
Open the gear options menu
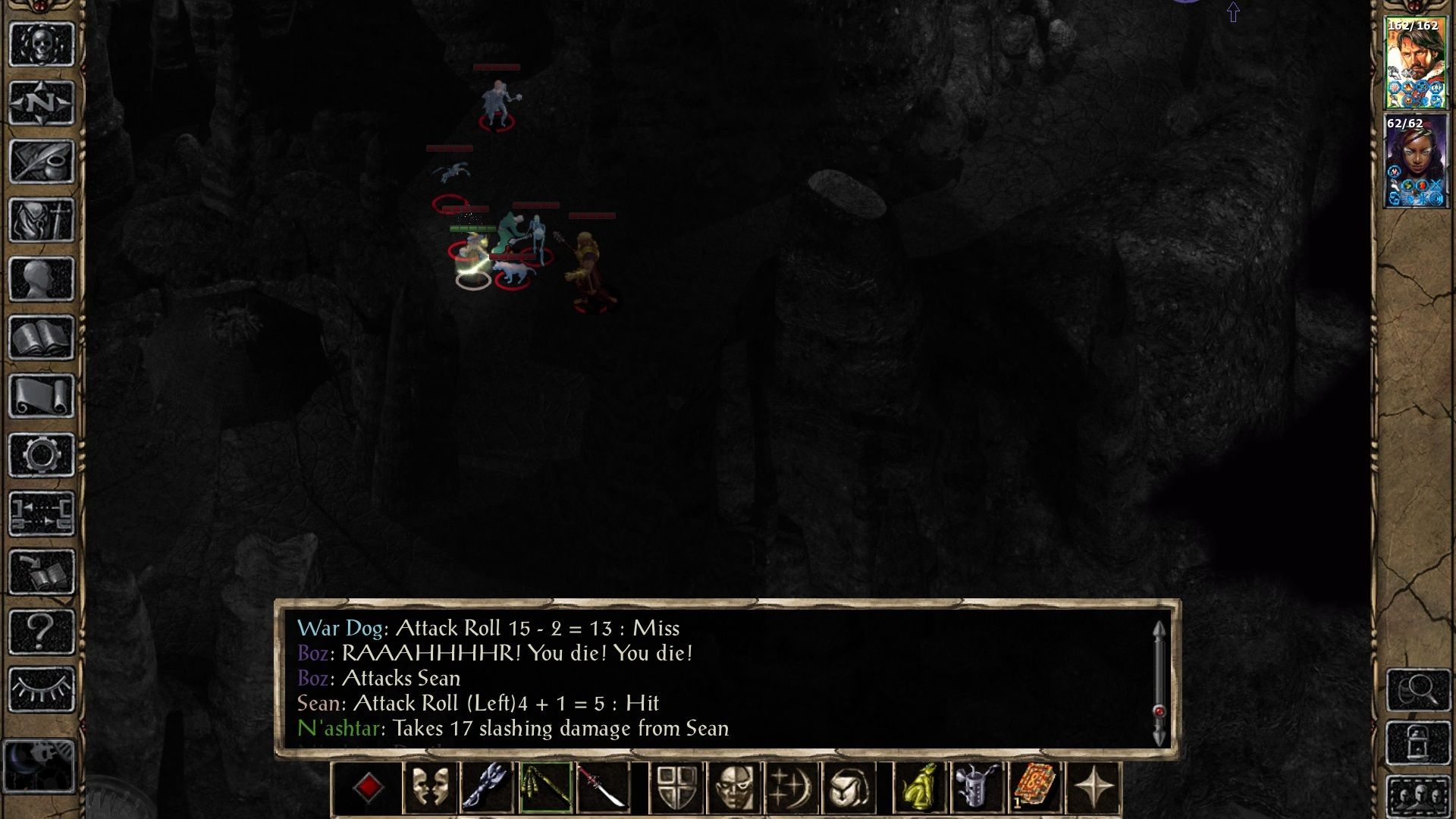[42, 455]
